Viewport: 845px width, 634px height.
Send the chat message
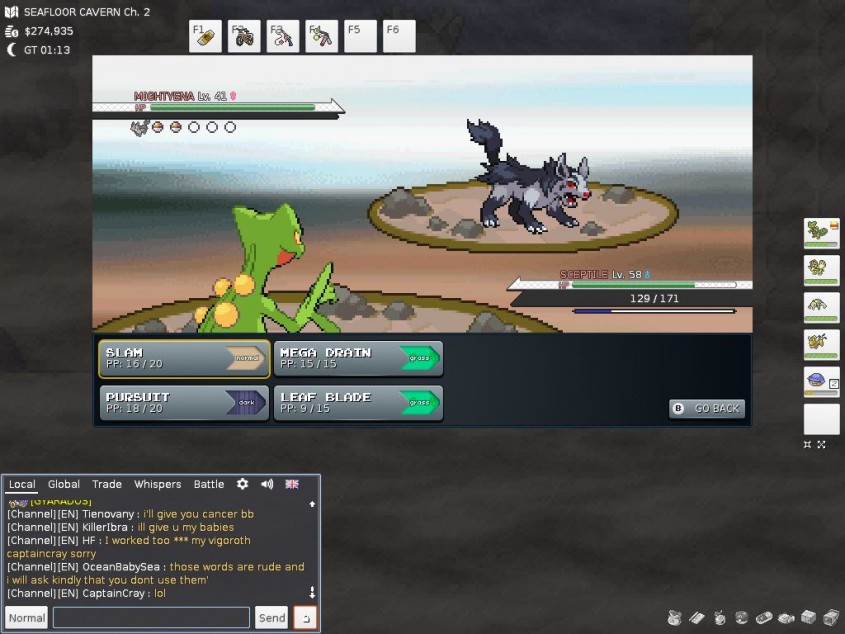click(272, 618)
